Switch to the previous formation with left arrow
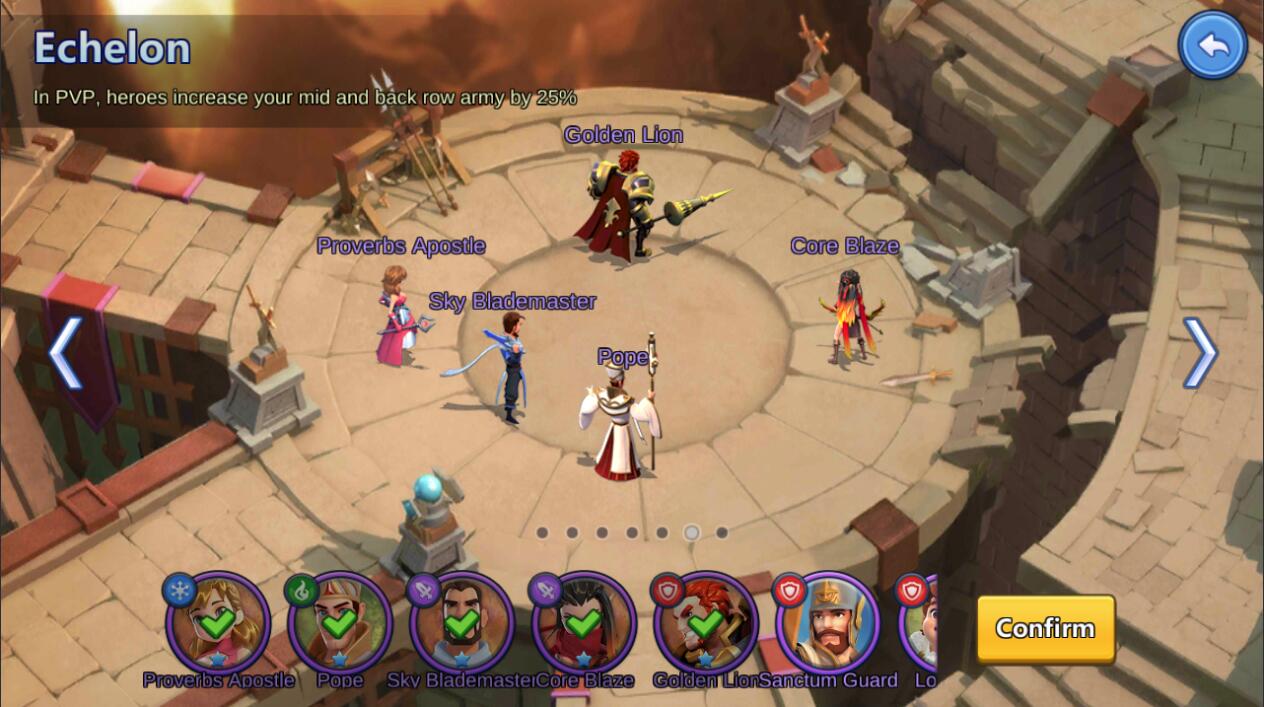The image size is (1264, 707). click(x=66, y=352)
